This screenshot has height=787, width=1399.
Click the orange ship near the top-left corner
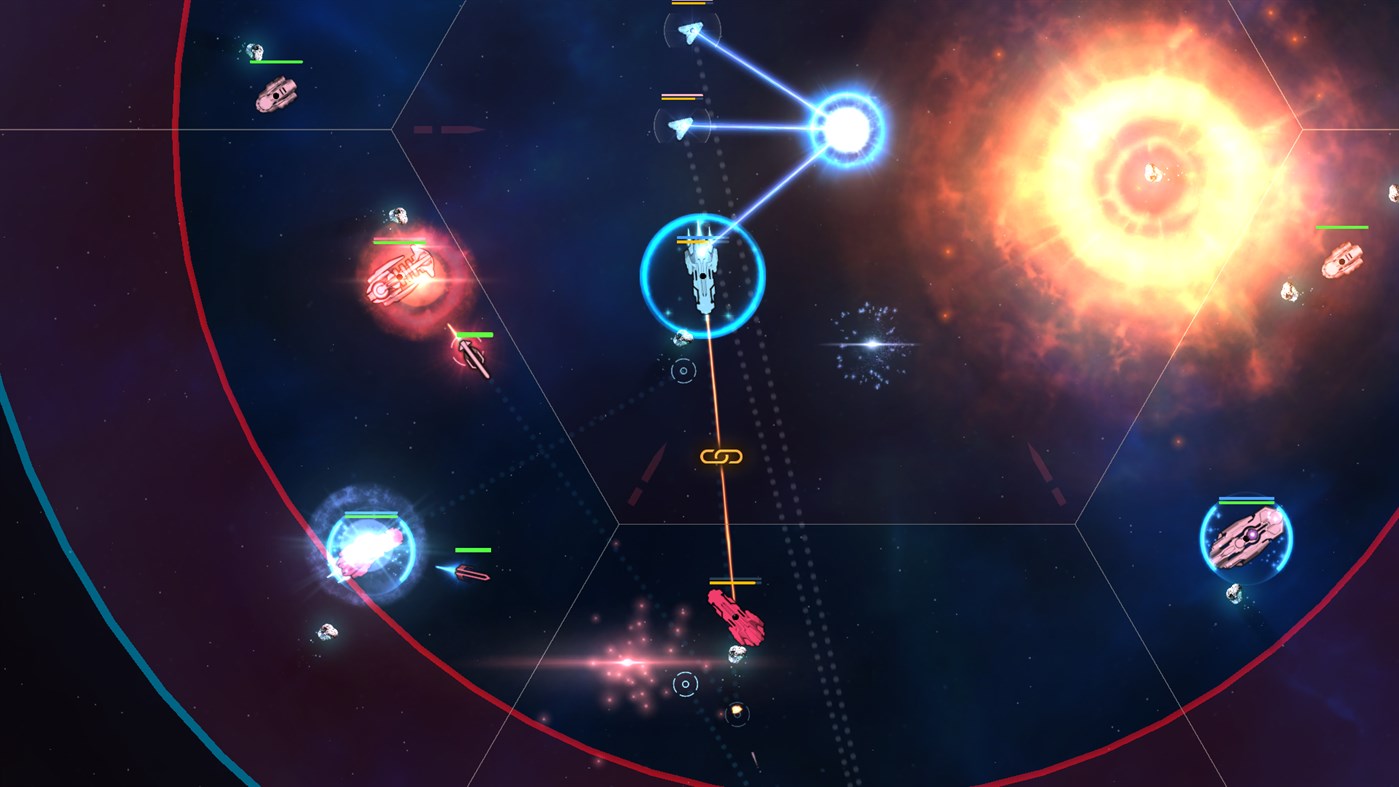click(x=275, y=92)
